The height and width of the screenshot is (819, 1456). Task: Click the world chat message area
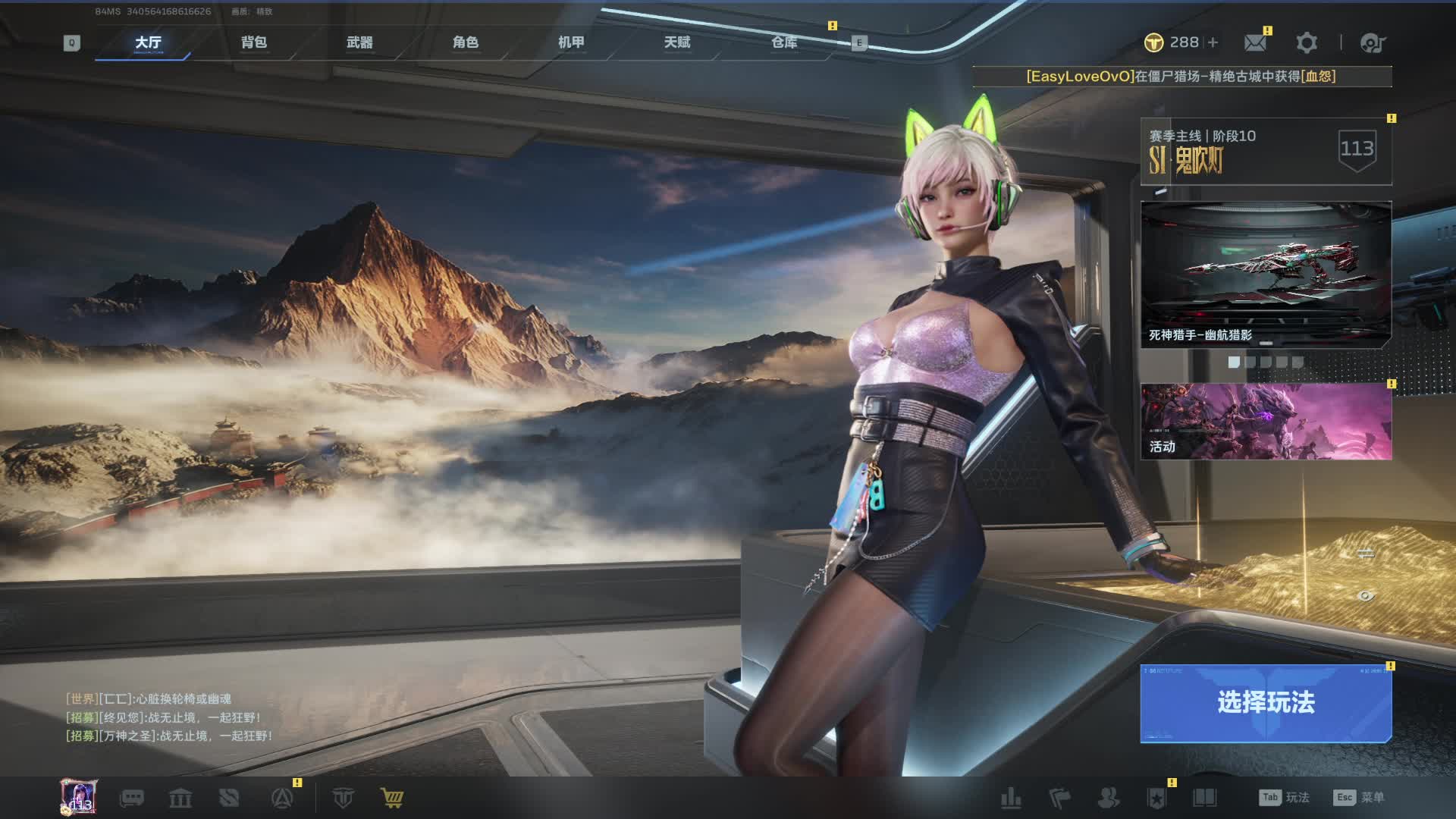pyautogui.click(x=168, y=717)
